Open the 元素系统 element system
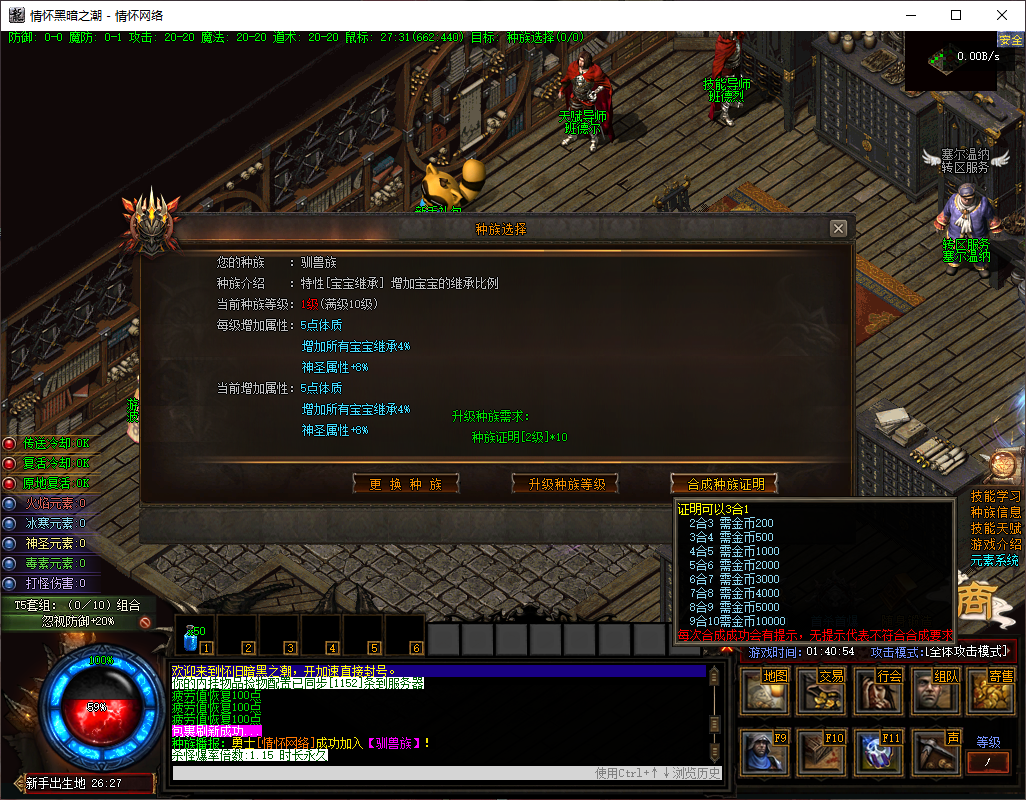The height and width of the screenshot is (800, 1026). 996,560
